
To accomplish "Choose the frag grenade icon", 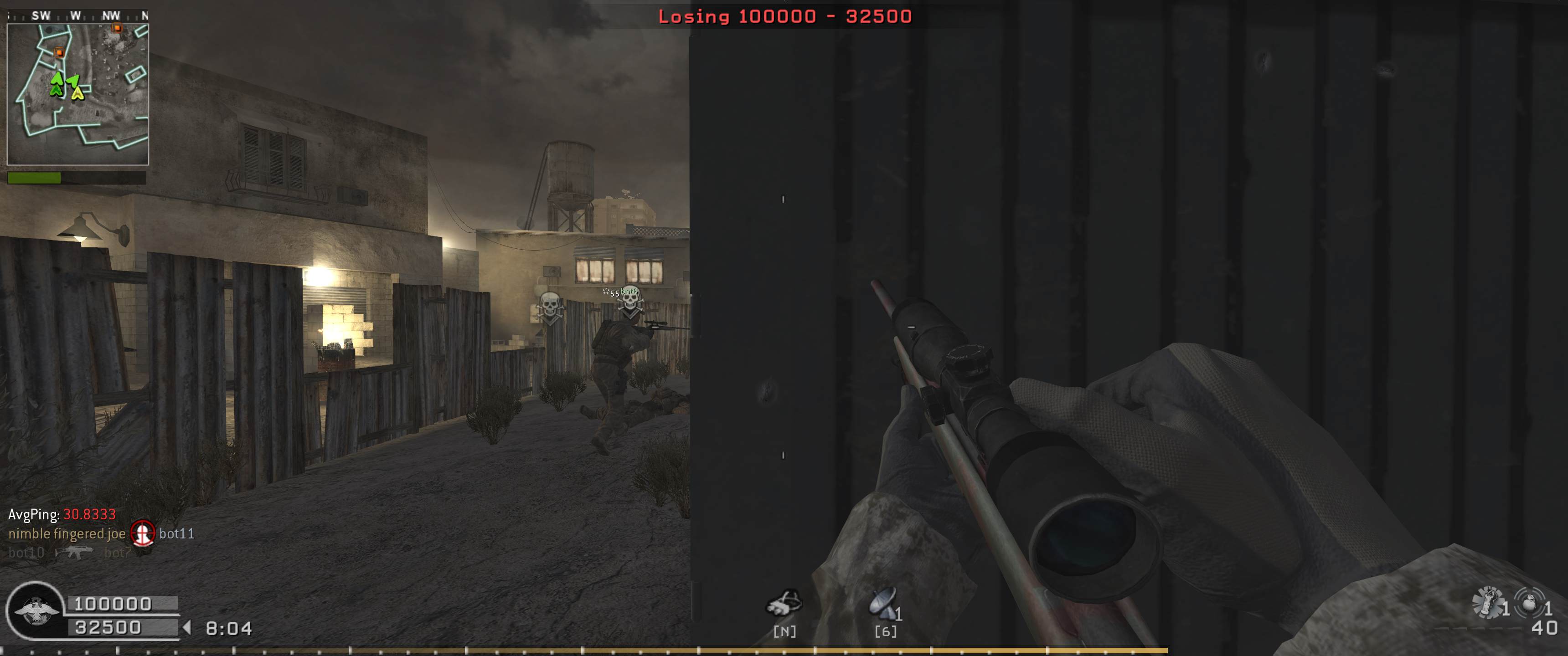I will (x=1529, y=602).
